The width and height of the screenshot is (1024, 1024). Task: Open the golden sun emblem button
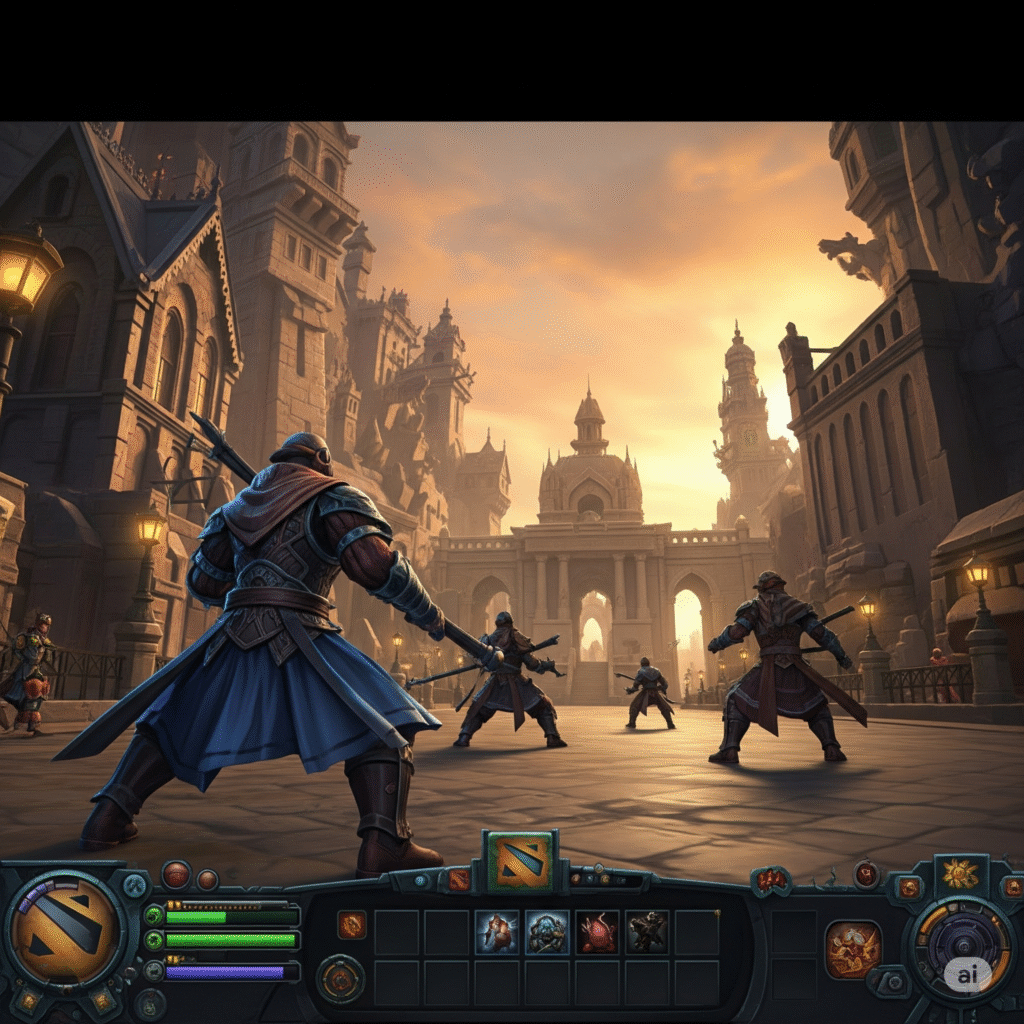(960, 874)
